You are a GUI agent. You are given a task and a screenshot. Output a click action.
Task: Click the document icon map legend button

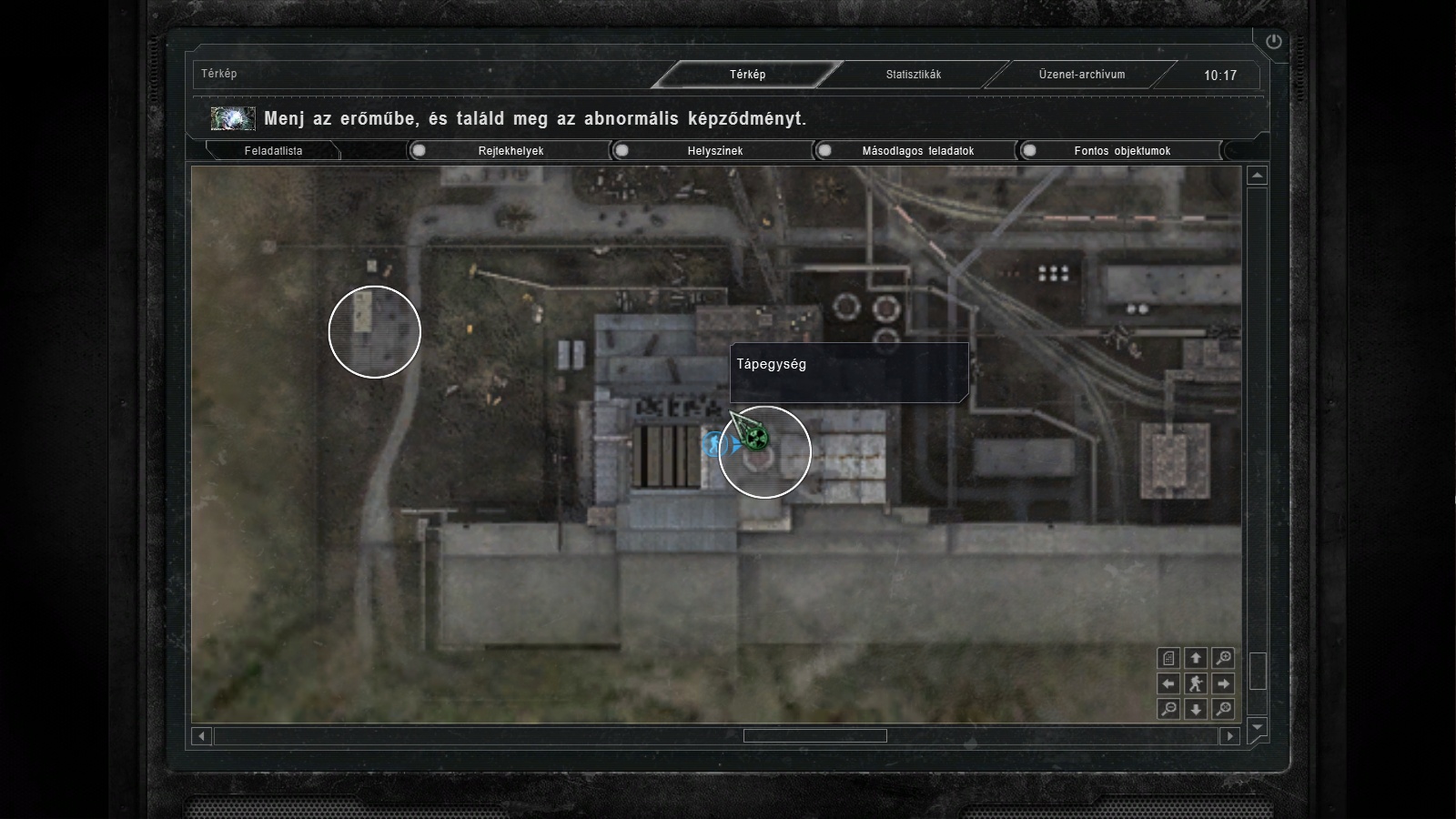pyautogui.click(x=1168, y=658)
